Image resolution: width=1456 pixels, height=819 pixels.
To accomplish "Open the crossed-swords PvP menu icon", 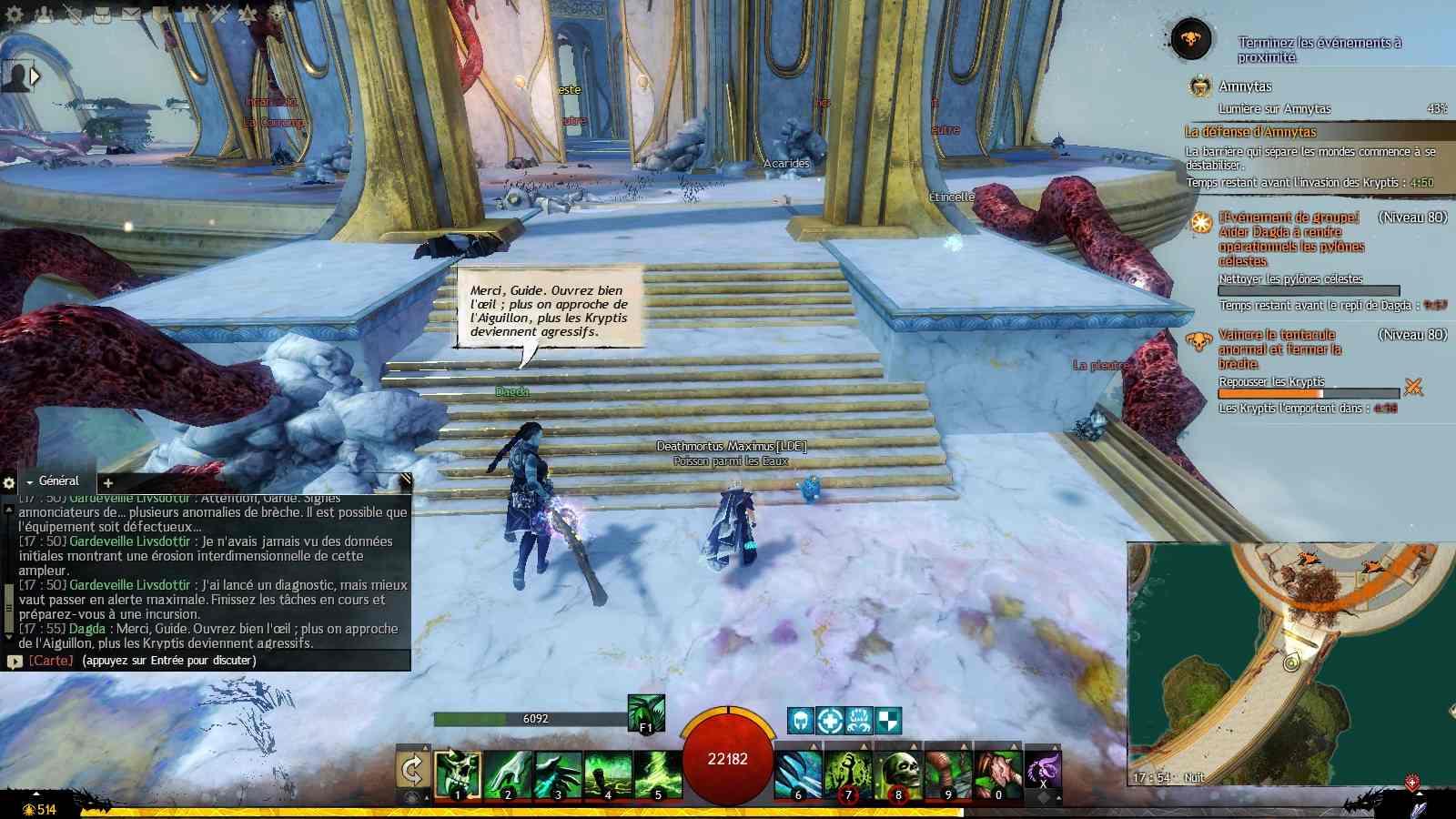I will (x=218, y=15).
